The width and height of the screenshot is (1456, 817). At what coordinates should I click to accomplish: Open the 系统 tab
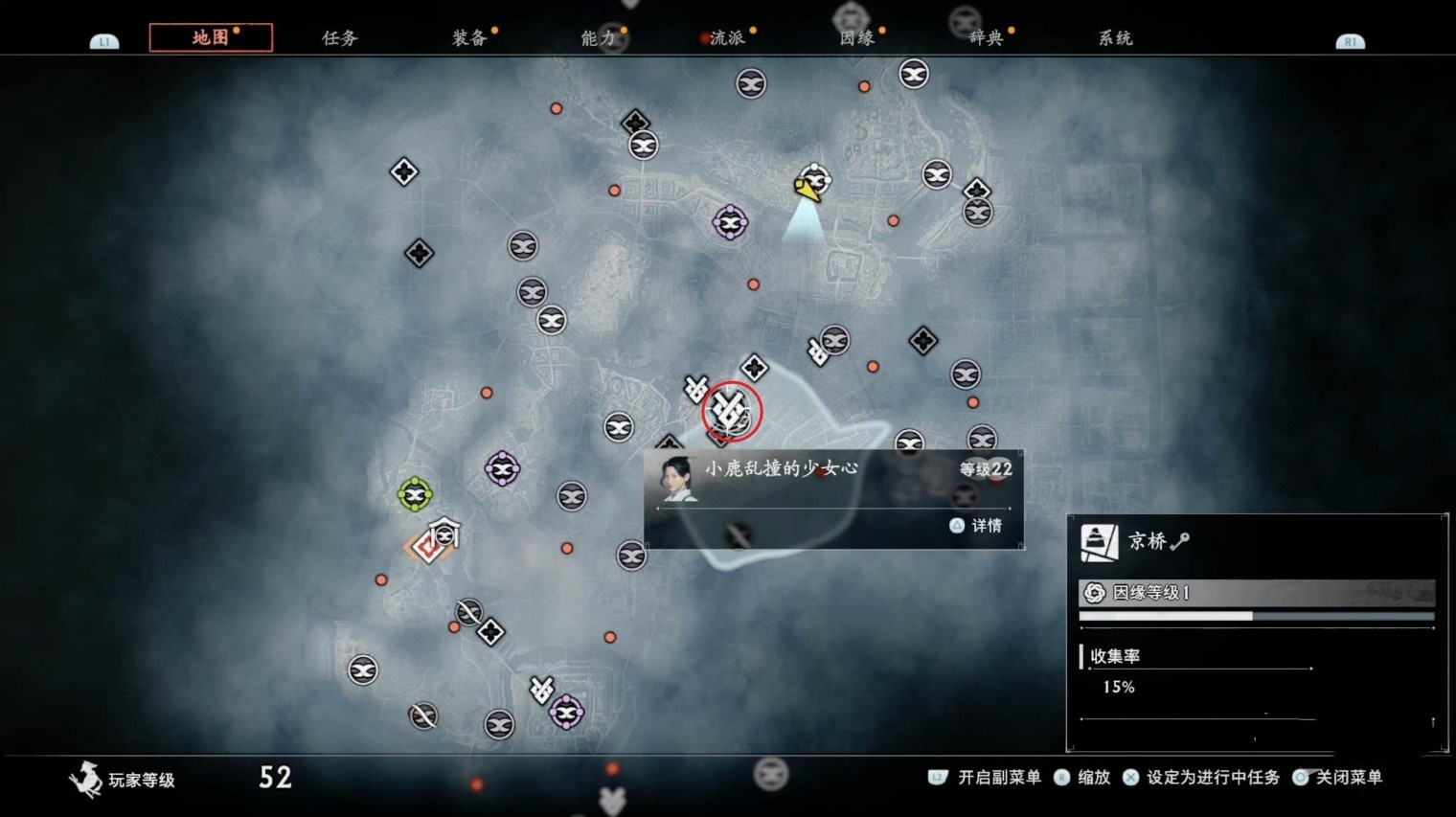point(1115,38)
